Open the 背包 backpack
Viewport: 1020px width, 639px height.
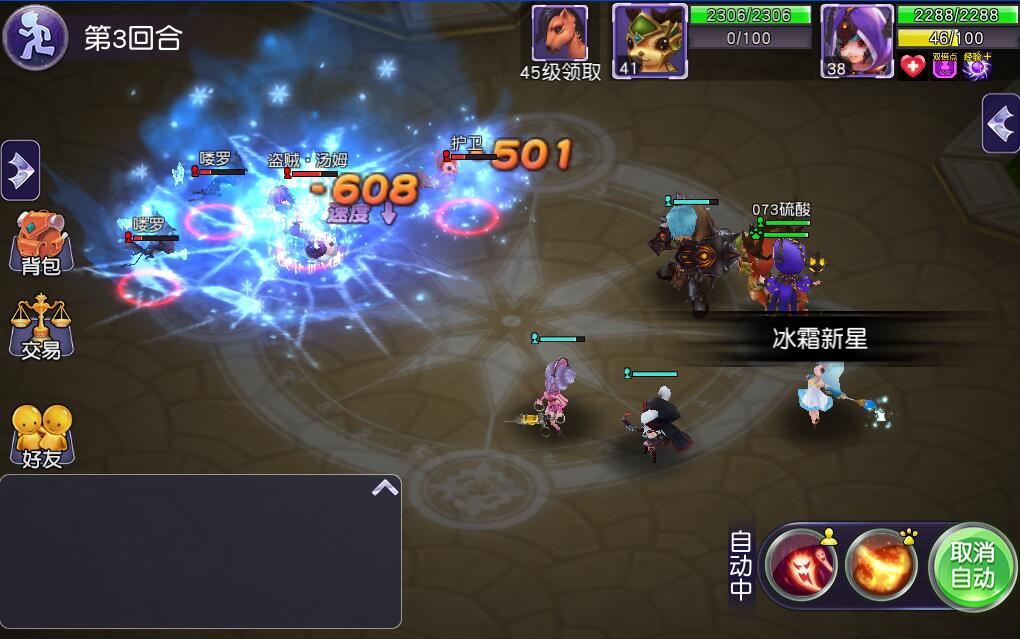[40, 242]
